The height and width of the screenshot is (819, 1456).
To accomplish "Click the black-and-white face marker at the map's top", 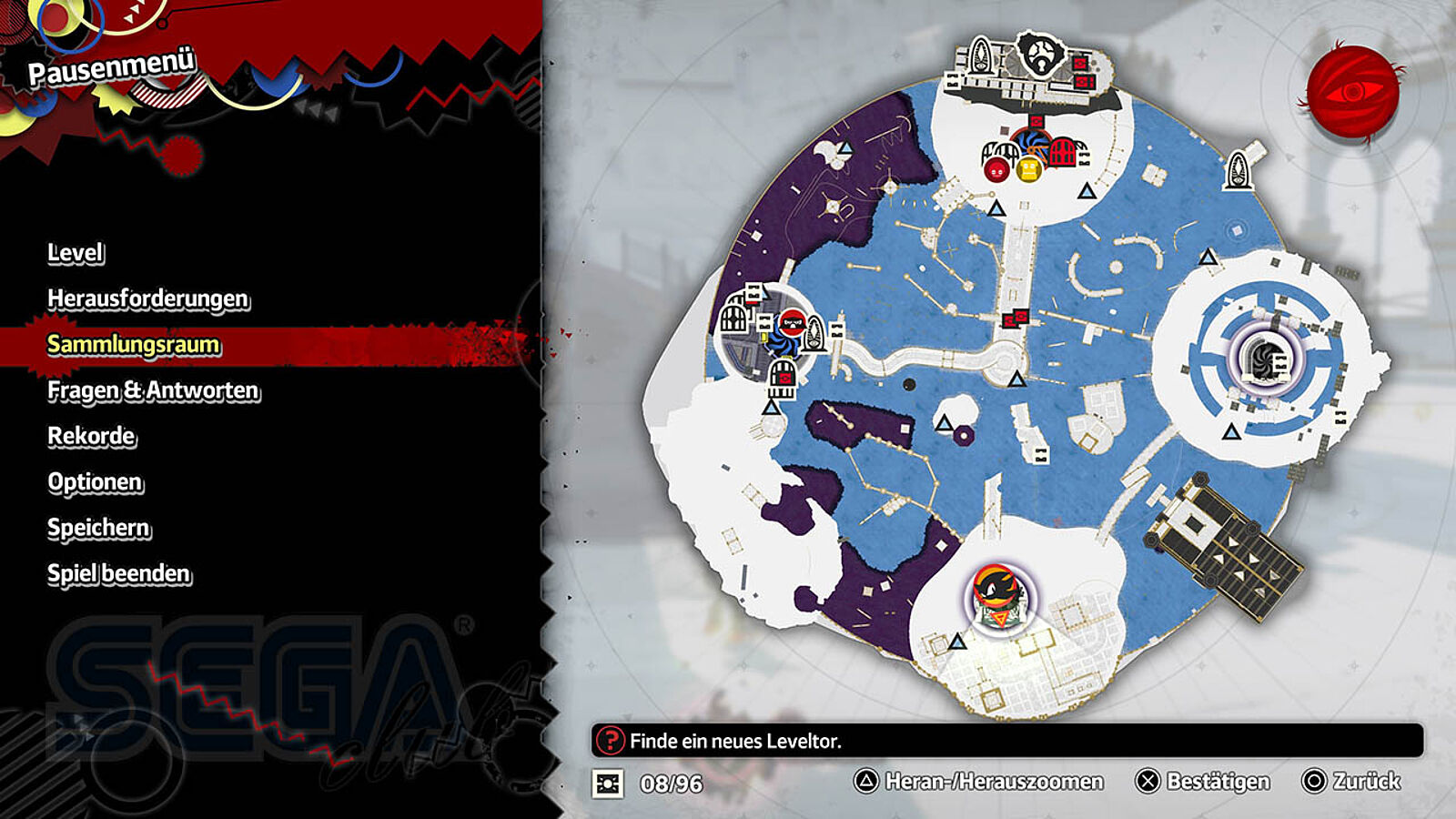I will point(1040,55).
